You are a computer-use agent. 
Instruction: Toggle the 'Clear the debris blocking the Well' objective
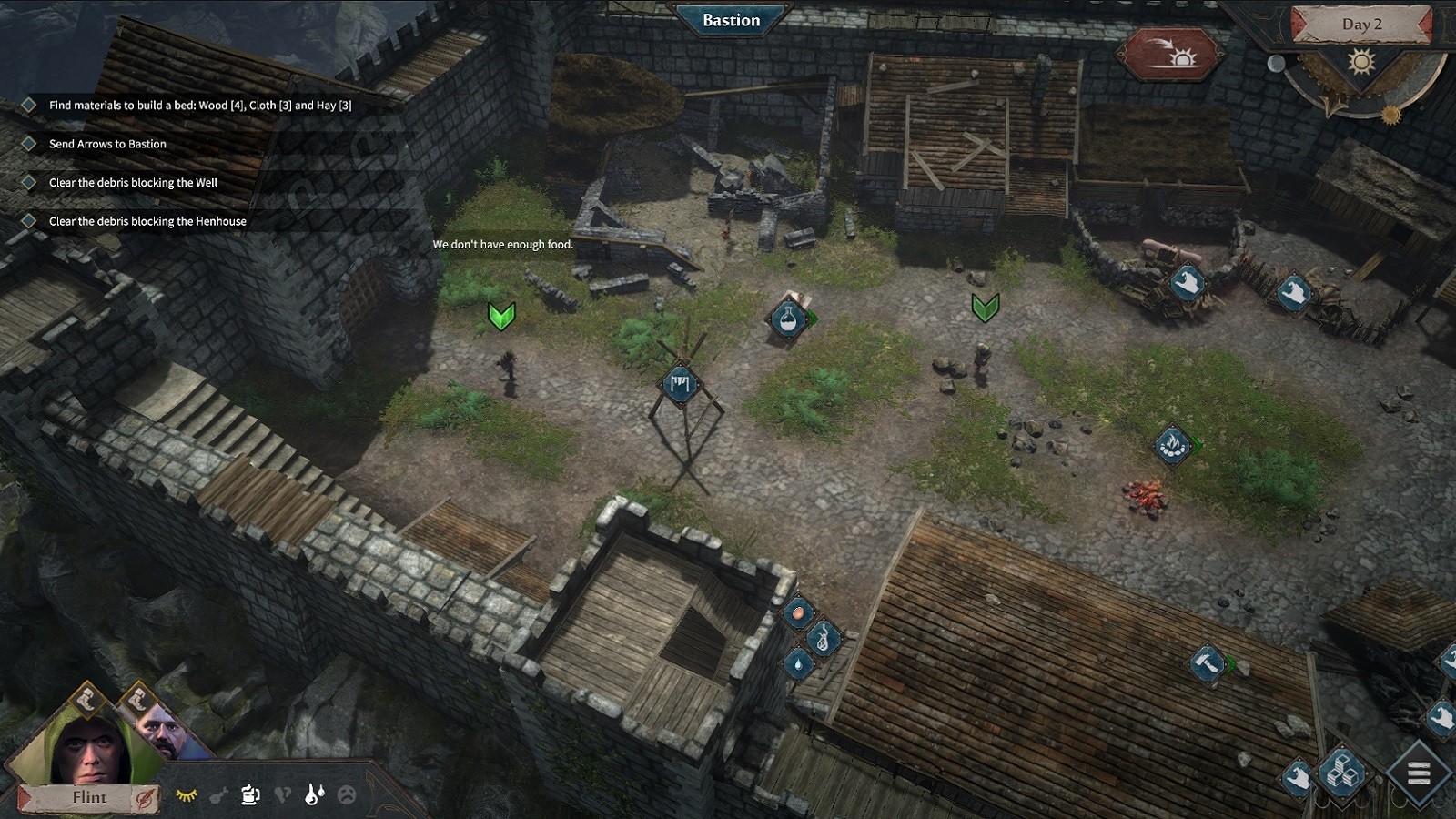pos(26,182)
